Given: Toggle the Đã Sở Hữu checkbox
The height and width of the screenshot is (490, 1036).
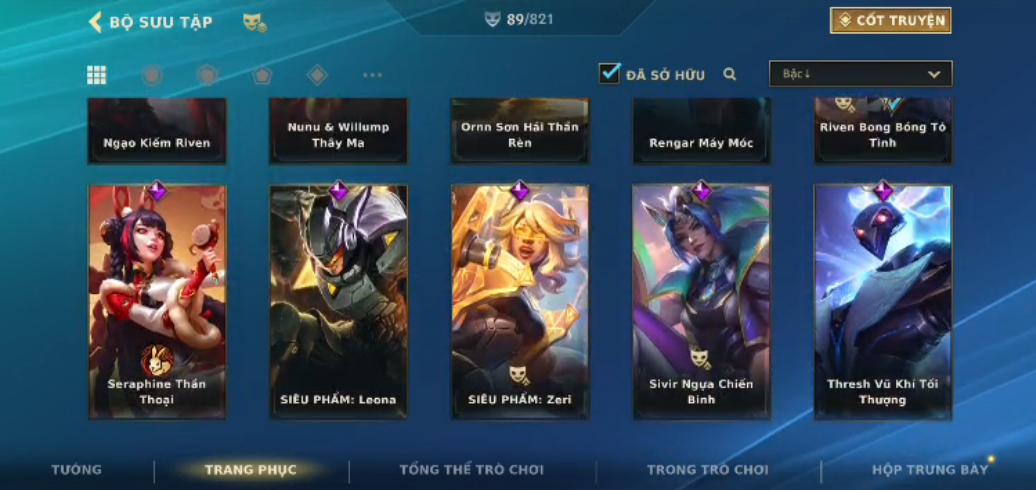Looking at the screenshot, I should pyautogui.click(x=609, y=73).
